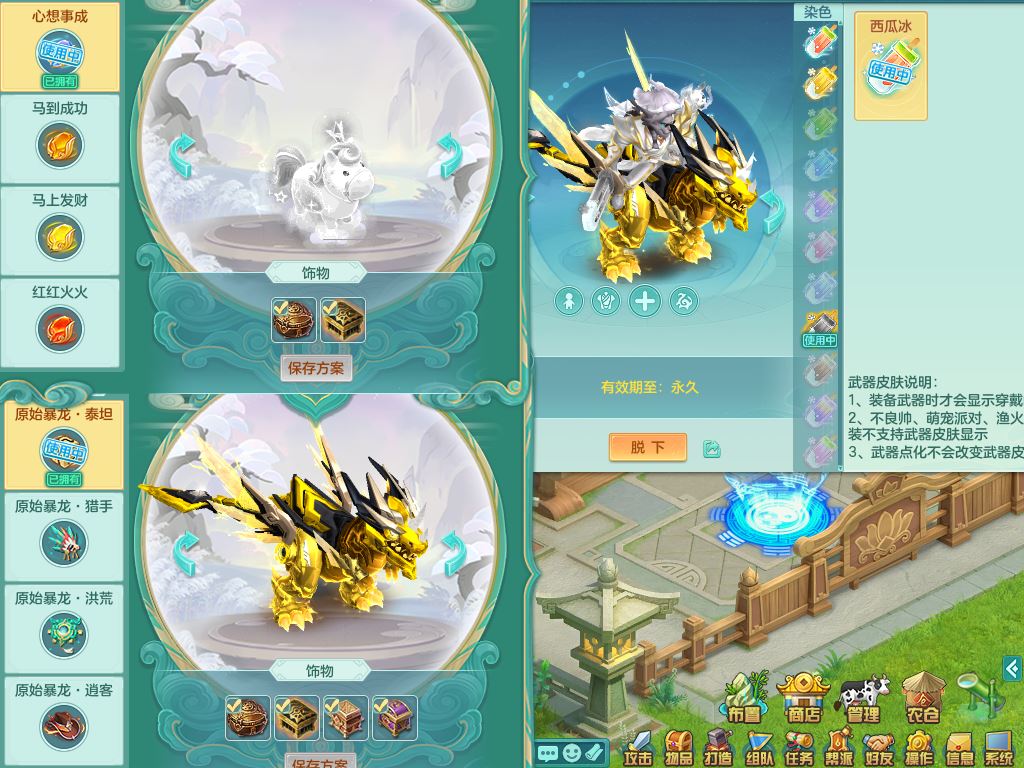Open the 物品 inventory chest
This screenshot has height=768, width=1024.
[x=680, y=747]
